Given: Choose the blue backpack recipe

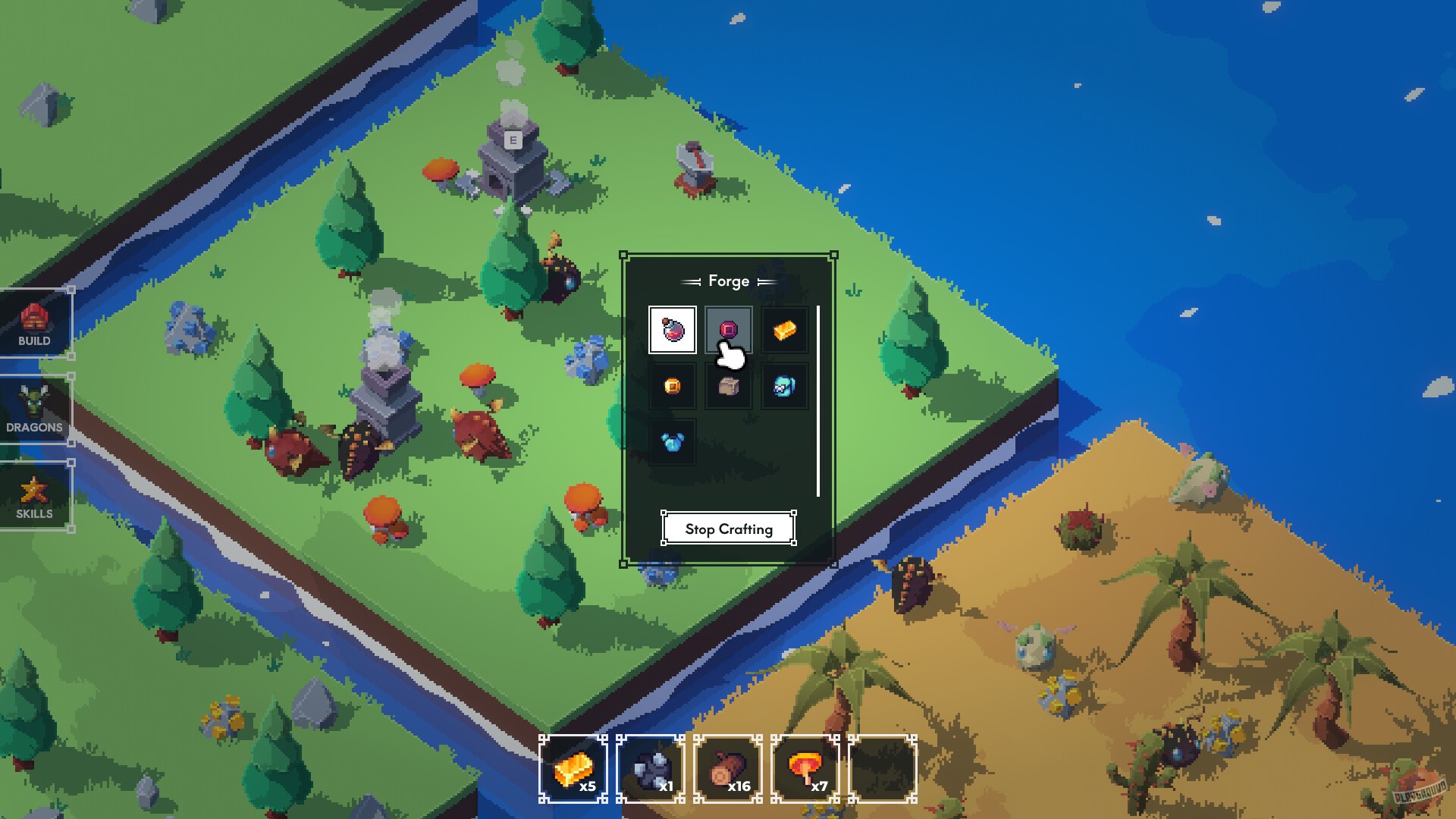Looking at the screenshot, I should coord(783,384).
